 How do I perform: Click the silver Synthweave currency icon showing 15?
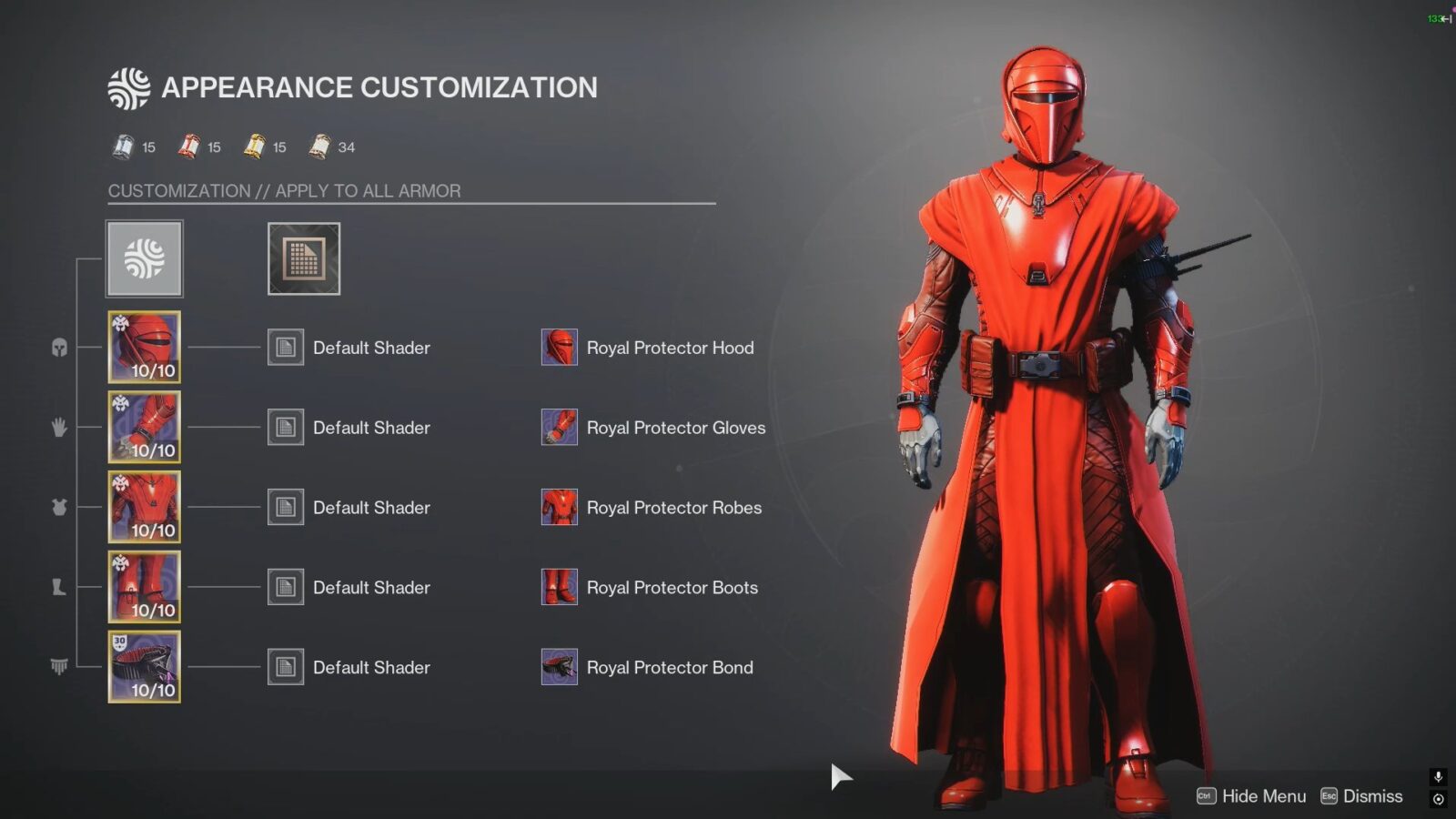click(x=124, y=147)
